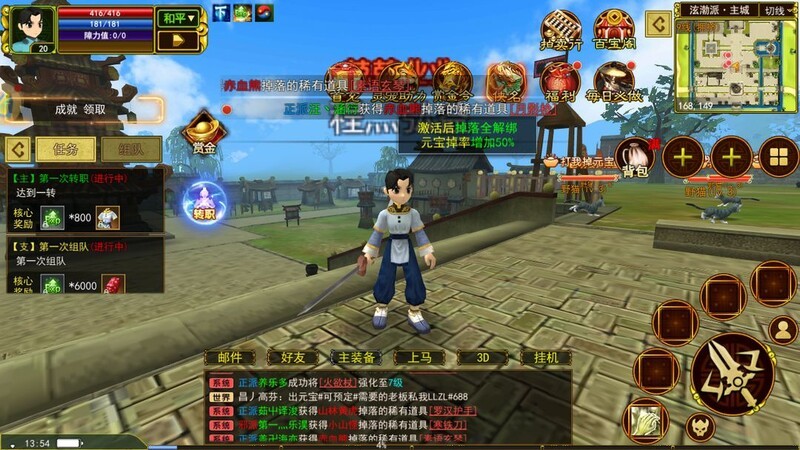
Task: Open the 和平 combat mode dropdown
Action: coord(176,17)
